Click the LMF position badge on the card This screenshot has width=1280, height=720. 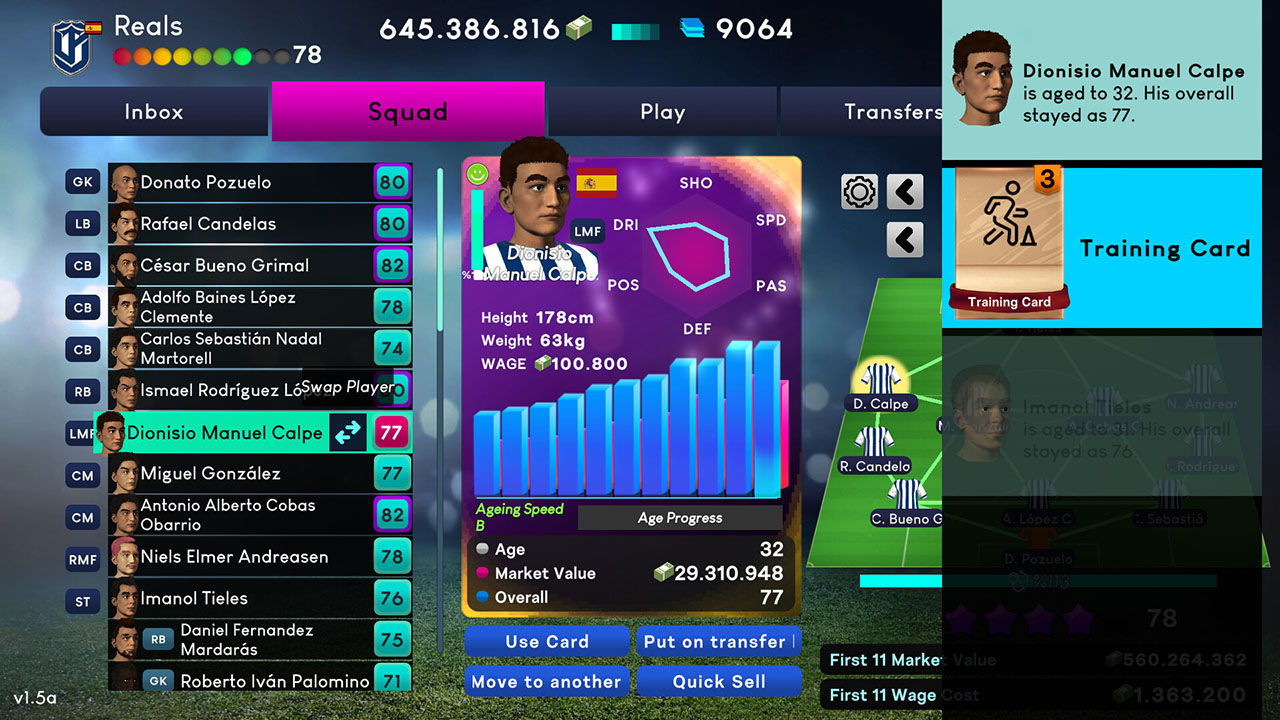[588, 229]
